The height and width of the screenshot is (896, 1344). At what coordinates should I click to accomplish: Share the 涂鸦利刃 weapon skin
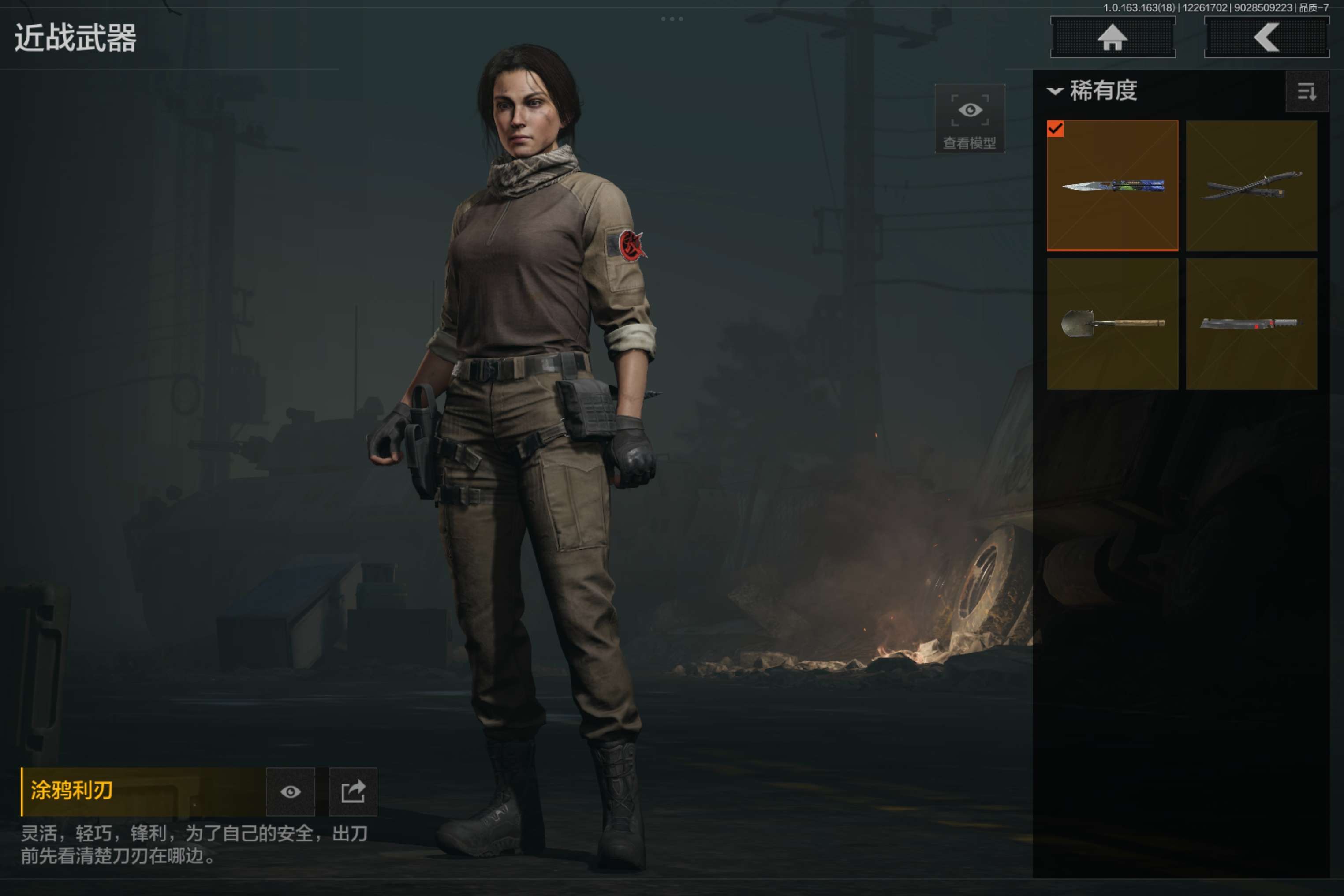(353, 791)
